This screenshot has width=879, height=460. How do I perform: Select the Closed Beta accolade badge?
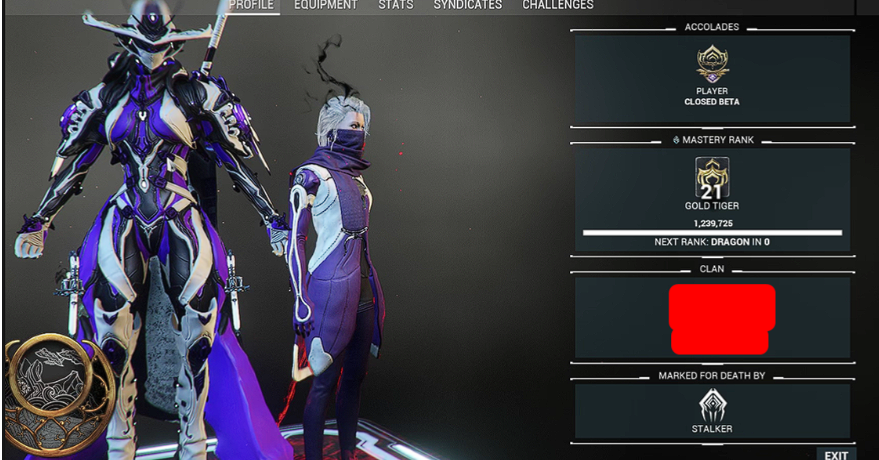click(x=712, y=65)
